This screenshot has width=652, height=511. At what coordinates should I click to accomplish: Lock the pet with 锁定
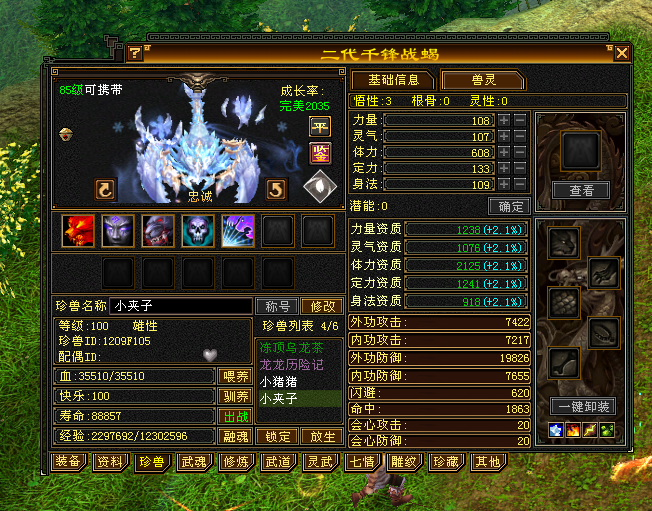click(x=277, y=437)
